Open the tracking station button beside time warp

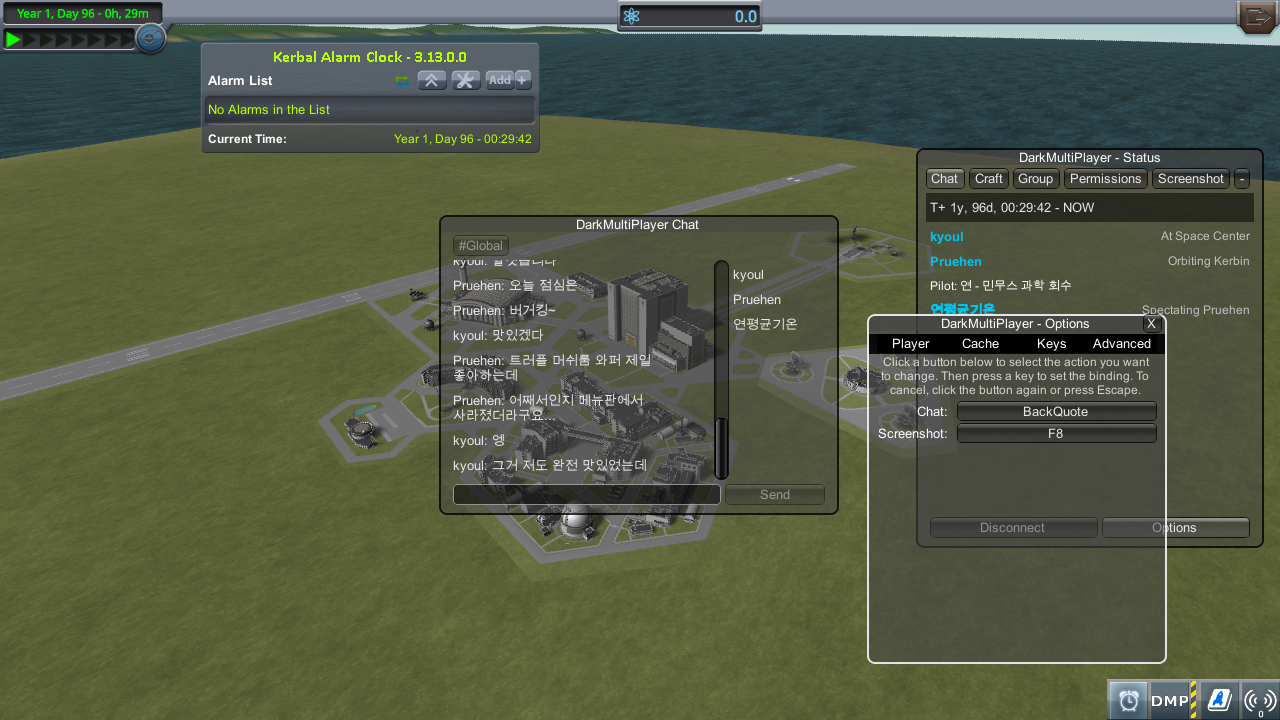pyautogui.click(x=150, y=39)
